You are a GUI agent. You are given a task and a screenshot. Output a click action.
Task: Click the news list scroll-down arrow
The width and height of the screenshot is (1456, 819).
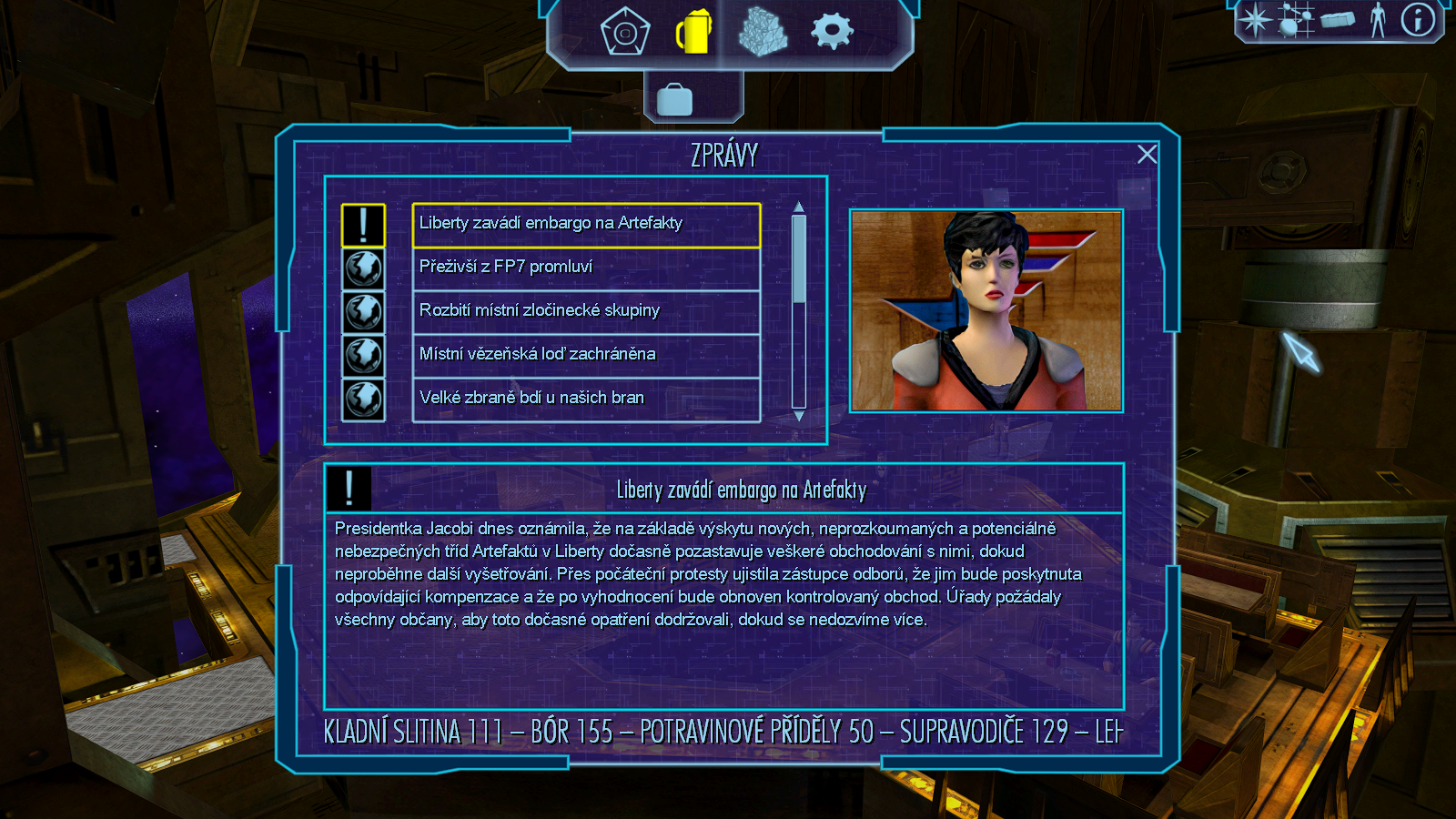click(799, 416)
